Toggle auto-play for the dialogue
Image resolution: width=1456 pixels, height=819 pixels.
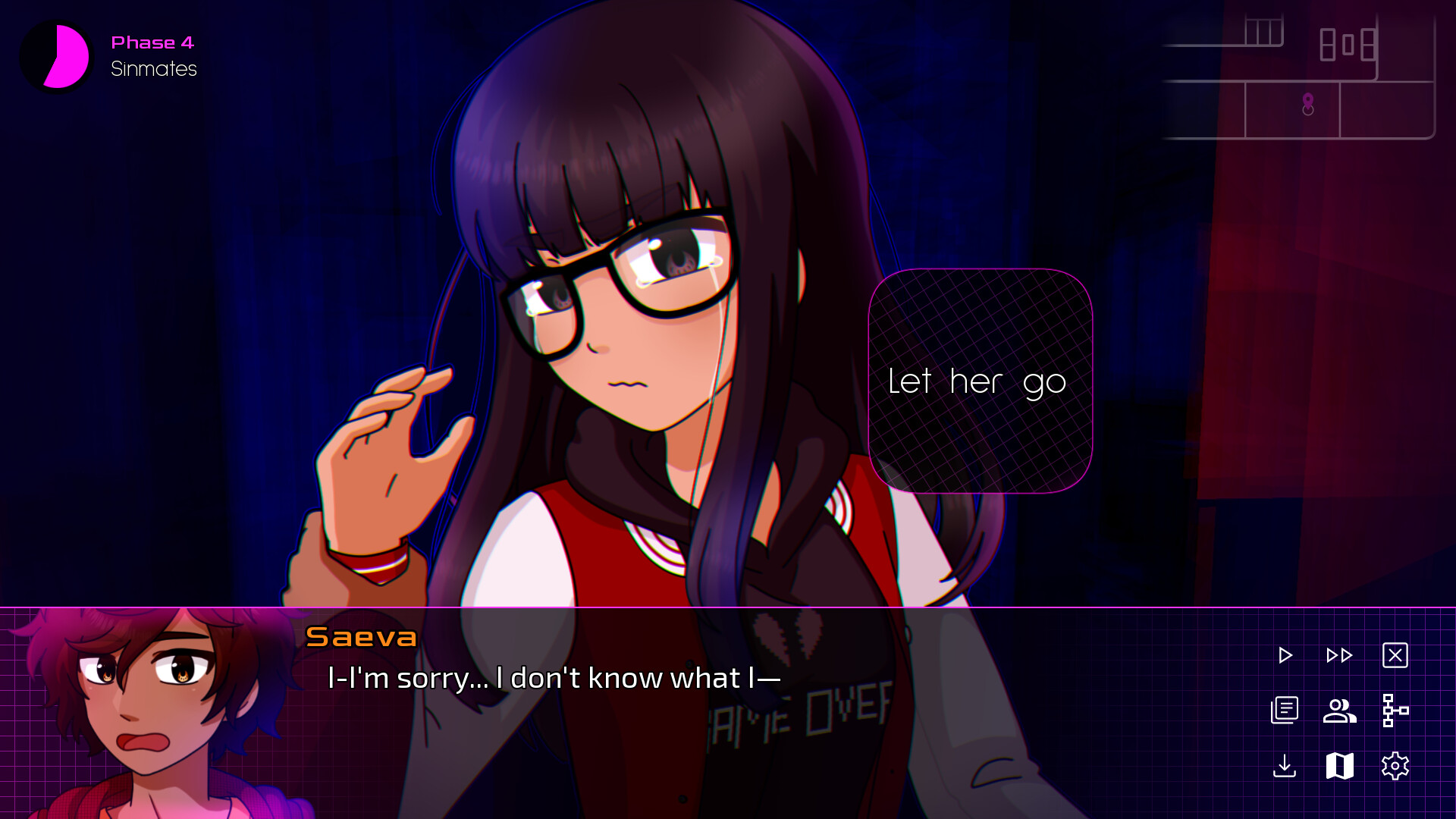(x=1285, y=655)
